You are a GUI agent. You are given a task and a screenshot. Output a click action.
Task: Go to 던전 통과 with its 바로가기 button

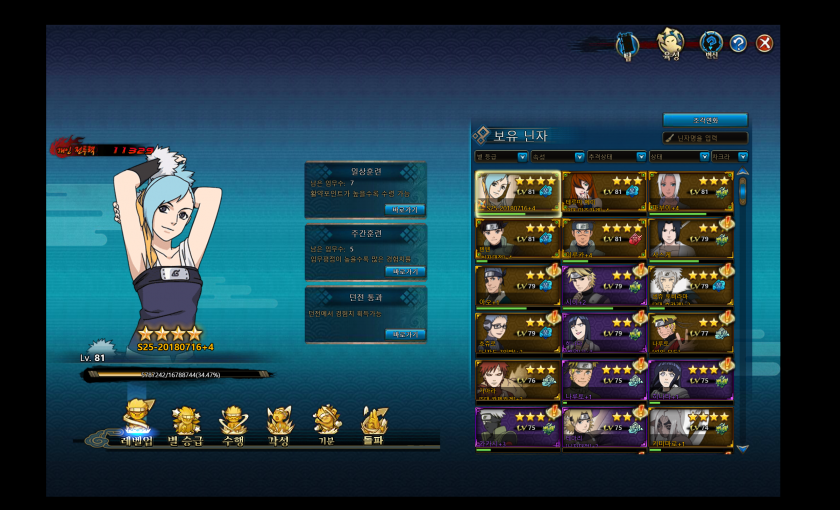[x=405, y=334]
